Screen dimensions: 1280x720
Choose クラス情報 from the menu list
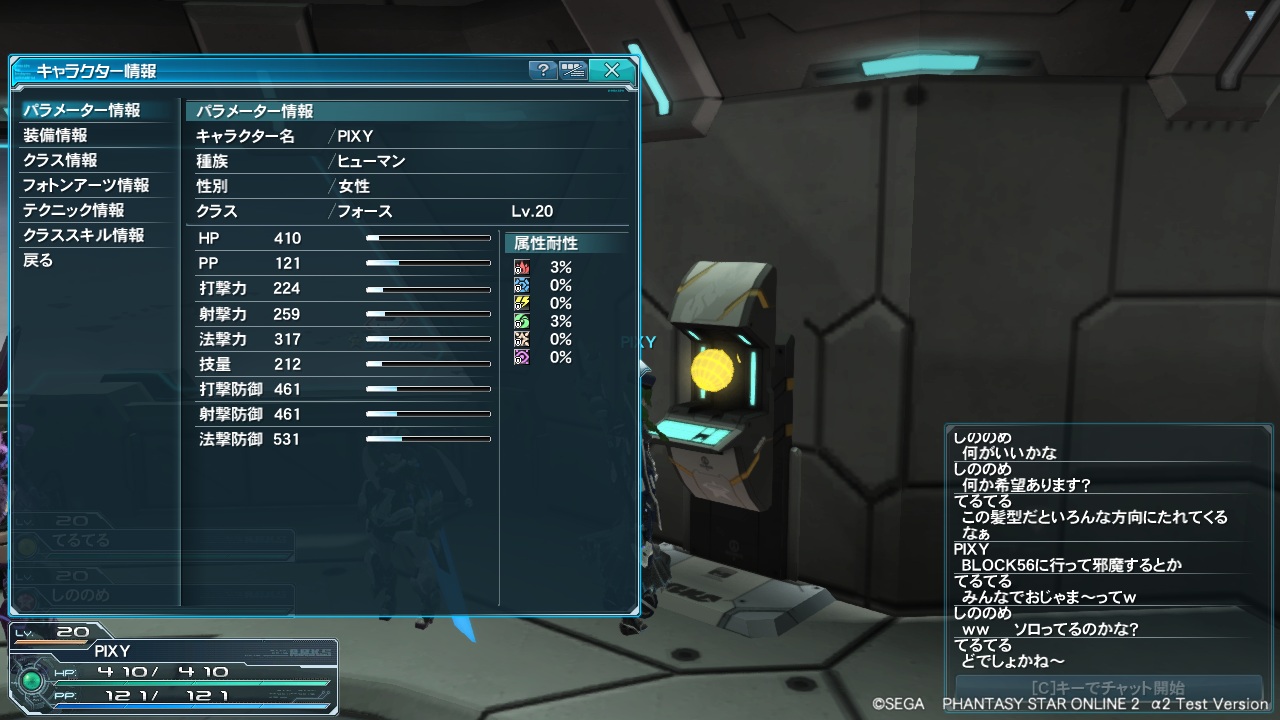tap(61, 160)
